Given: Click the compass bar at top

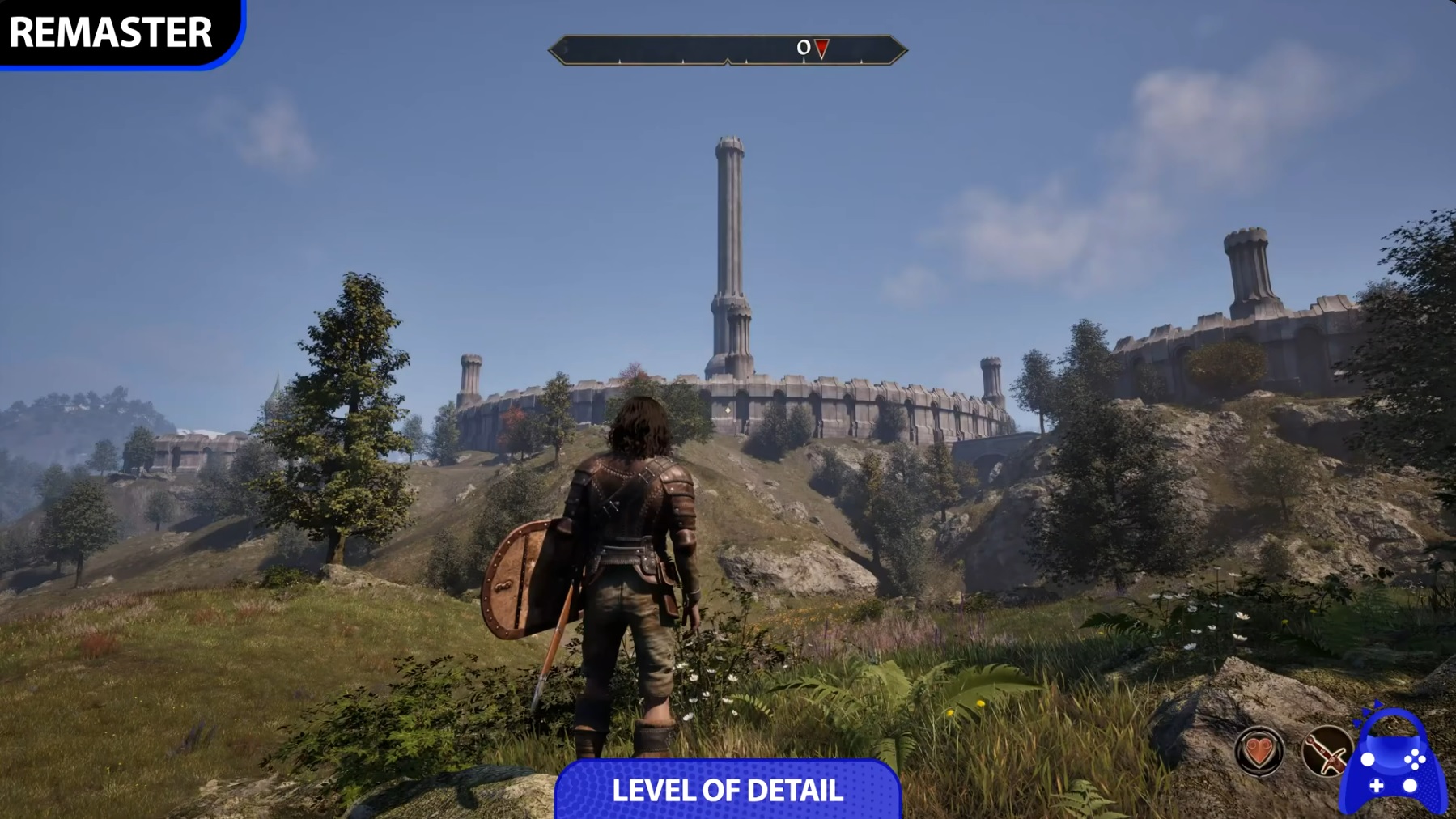Looking at the screenshot, I should pos(727,50).
